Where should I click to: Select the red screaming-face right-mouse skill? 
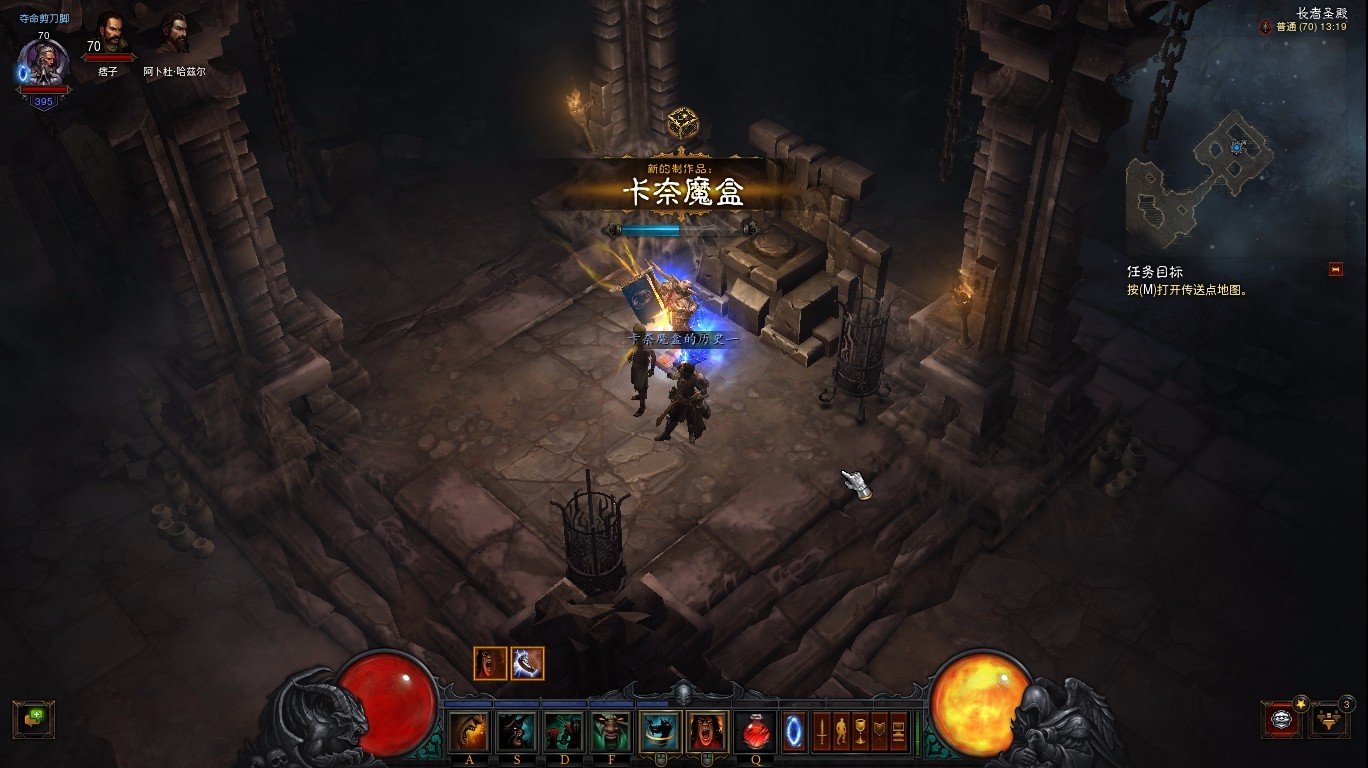(707, 732)
